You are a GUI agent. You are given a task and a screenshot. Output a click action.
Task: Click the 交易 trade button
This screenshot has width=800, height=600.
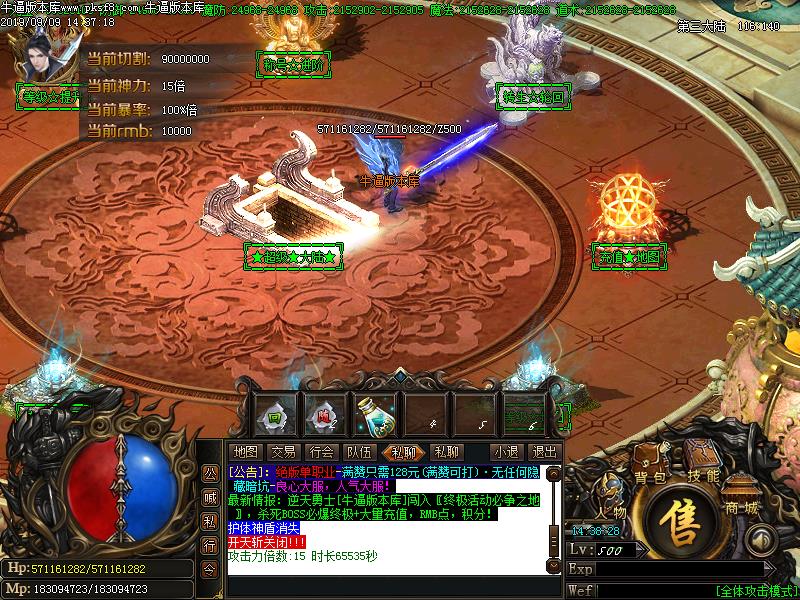pos(283,452)
